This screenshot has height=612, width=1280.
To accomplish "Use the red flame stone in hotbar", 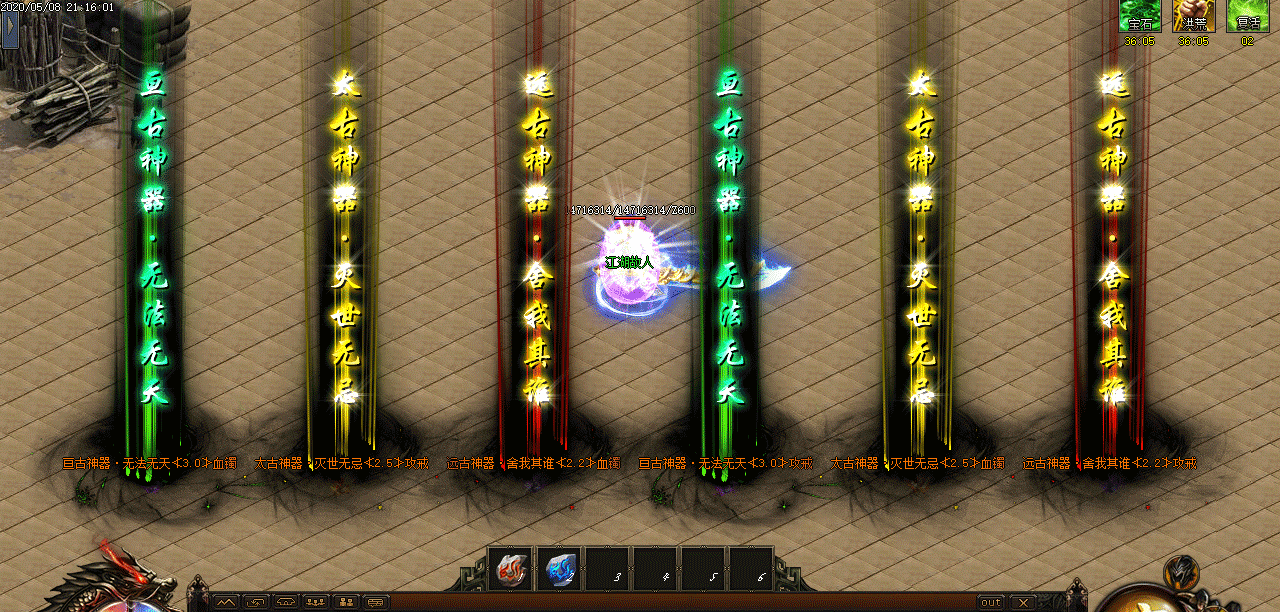I will point(511,569).
